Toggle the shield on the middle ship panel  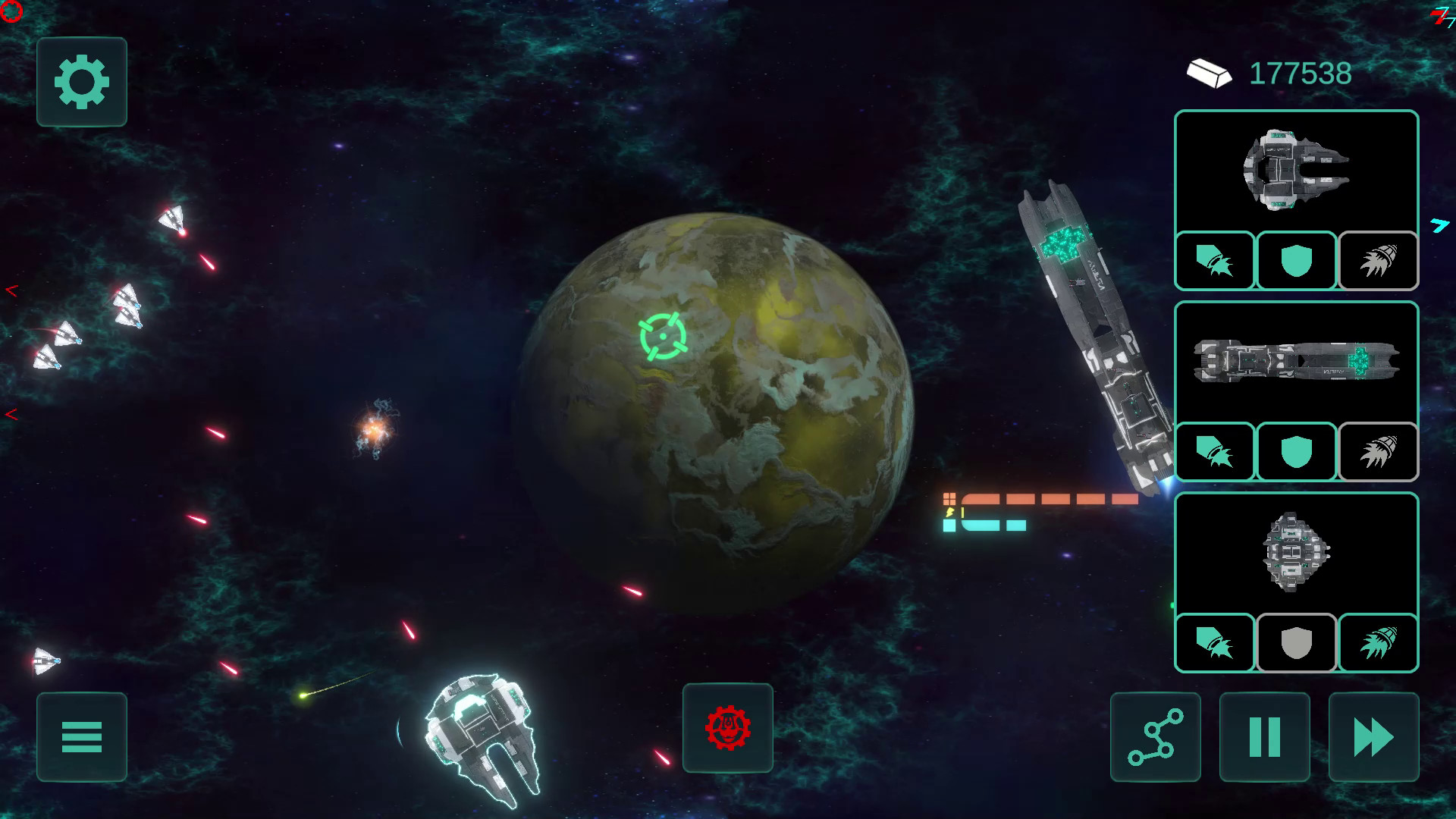[1296, 452]
